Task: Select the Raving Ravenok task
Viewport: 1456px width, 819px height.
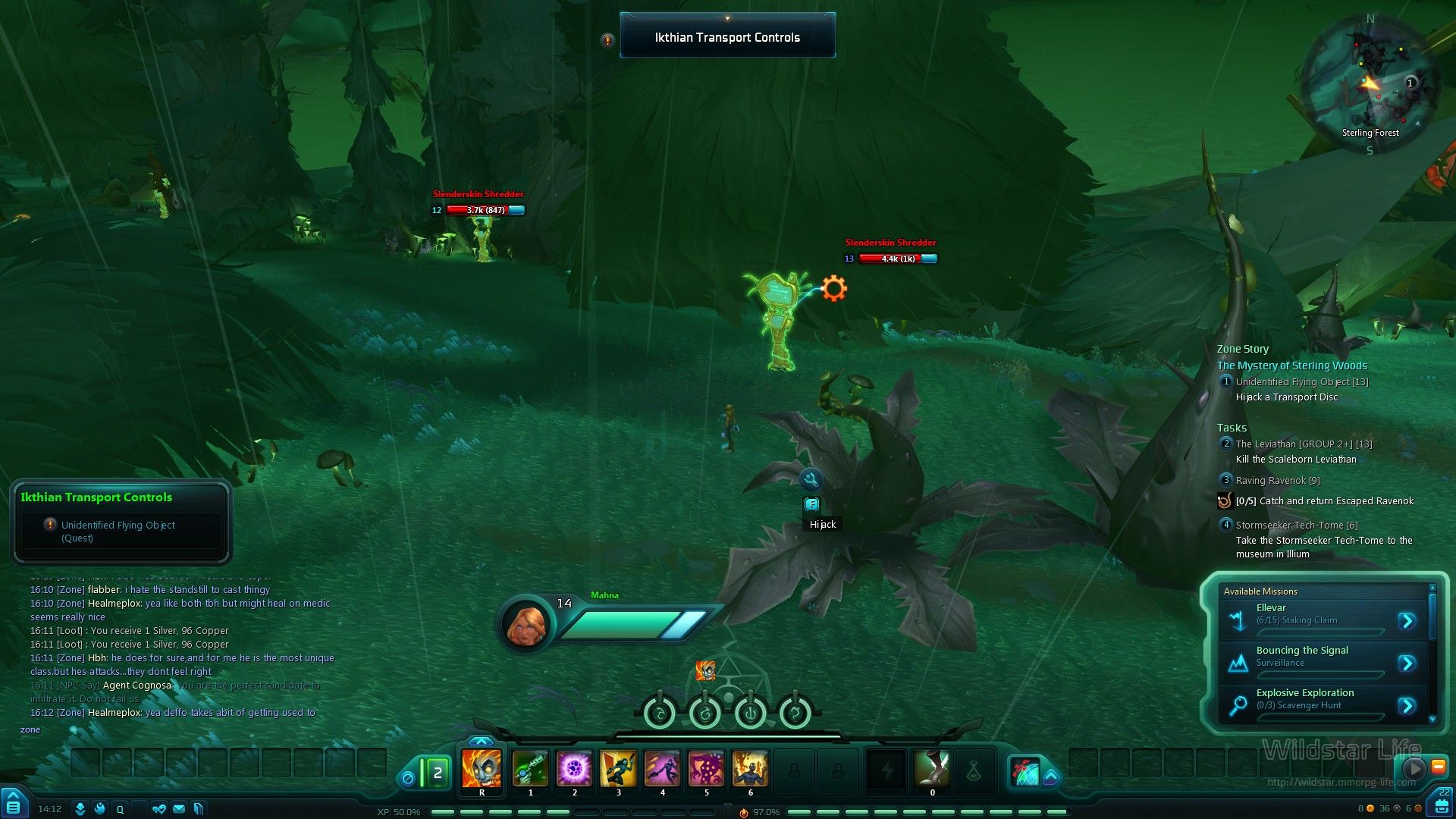Action: [1277, 481]
